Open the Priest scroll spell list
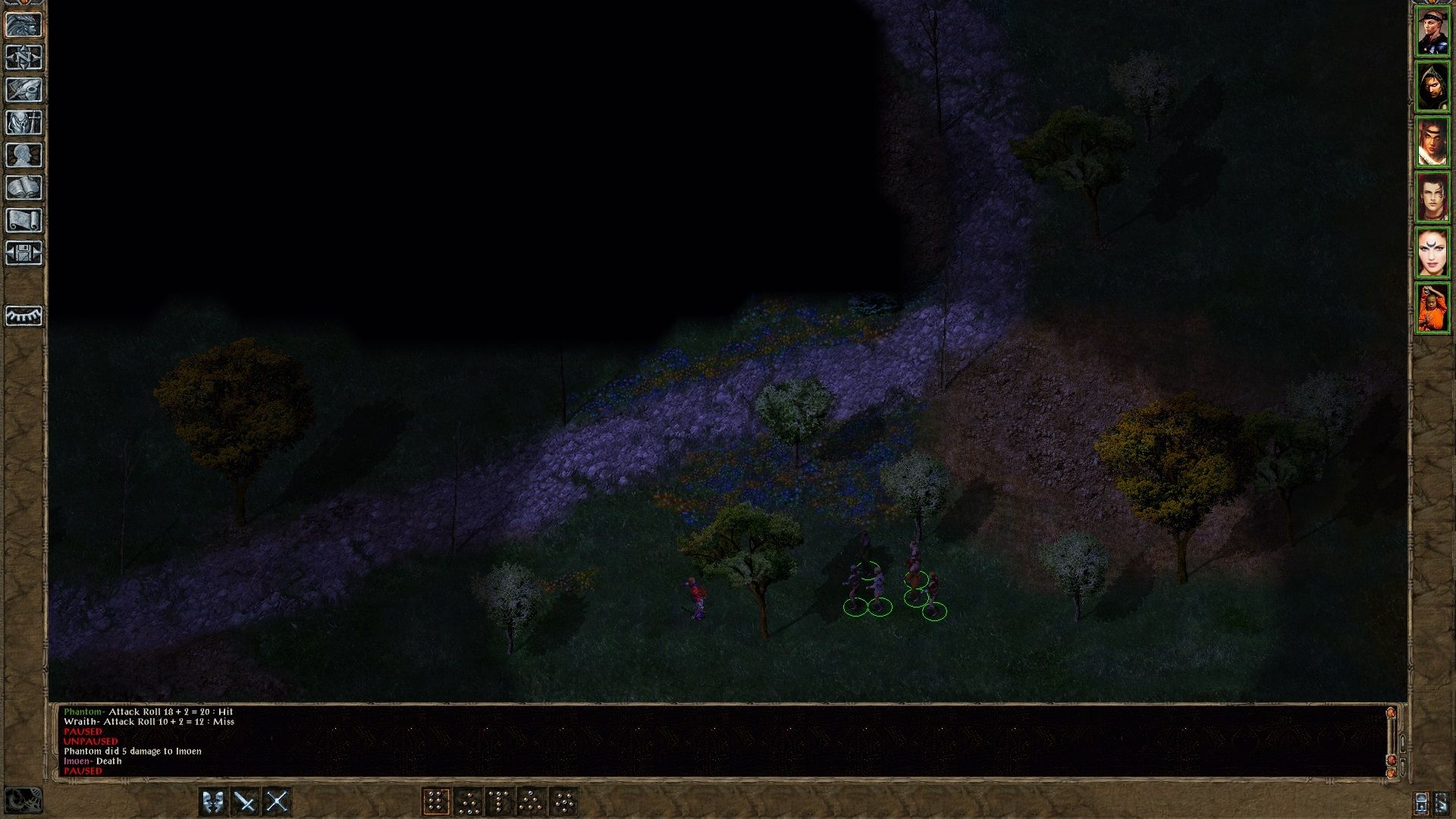1456x819 pixels. 25,218
